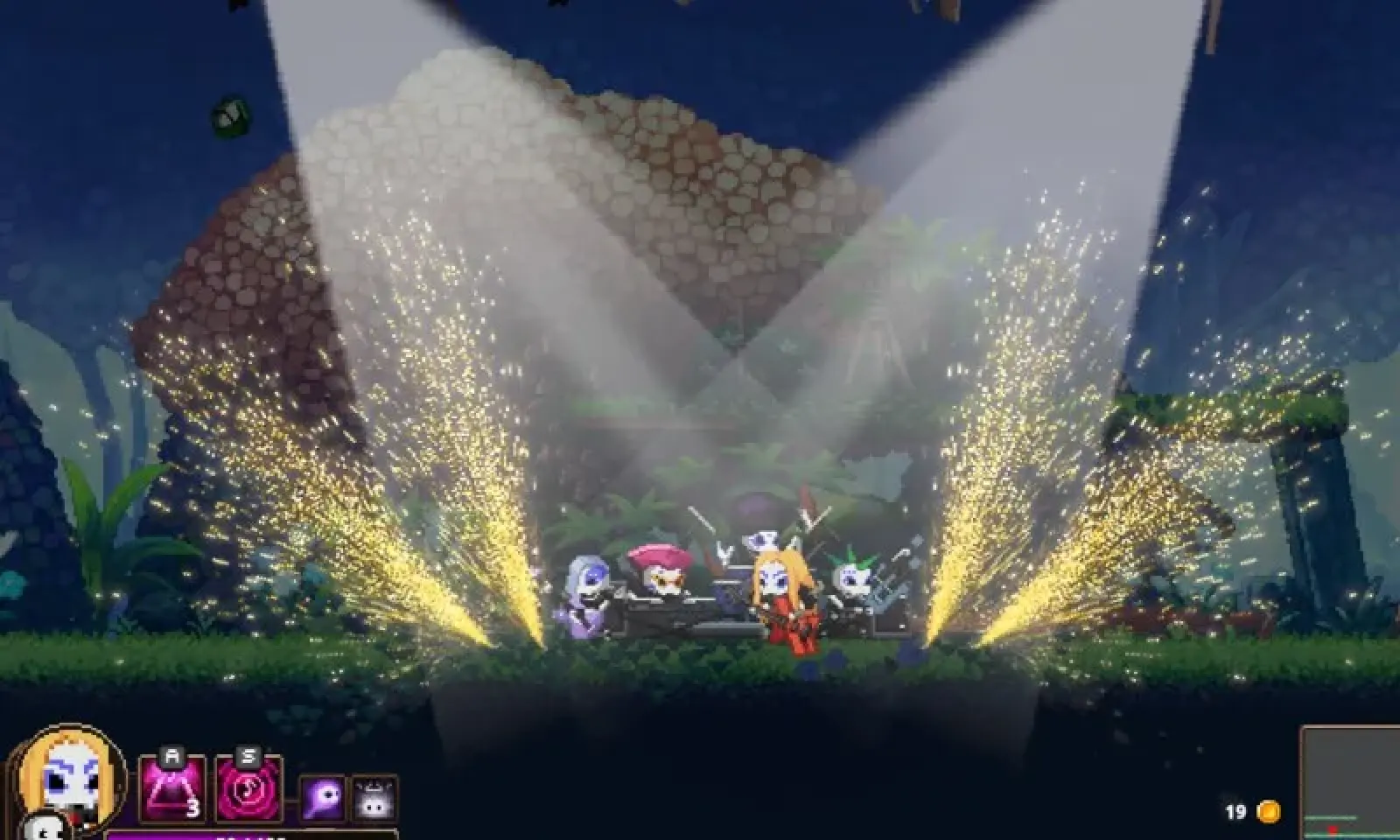Select the purple ghost orb item

pos(324,799)
